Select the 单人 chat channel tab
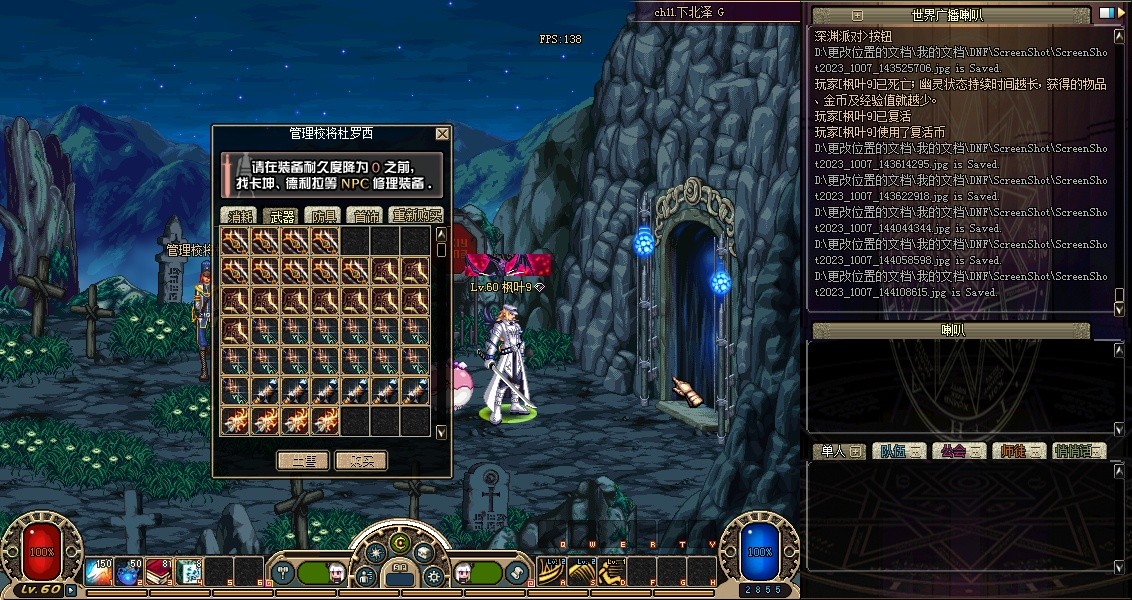 (838, 451)
